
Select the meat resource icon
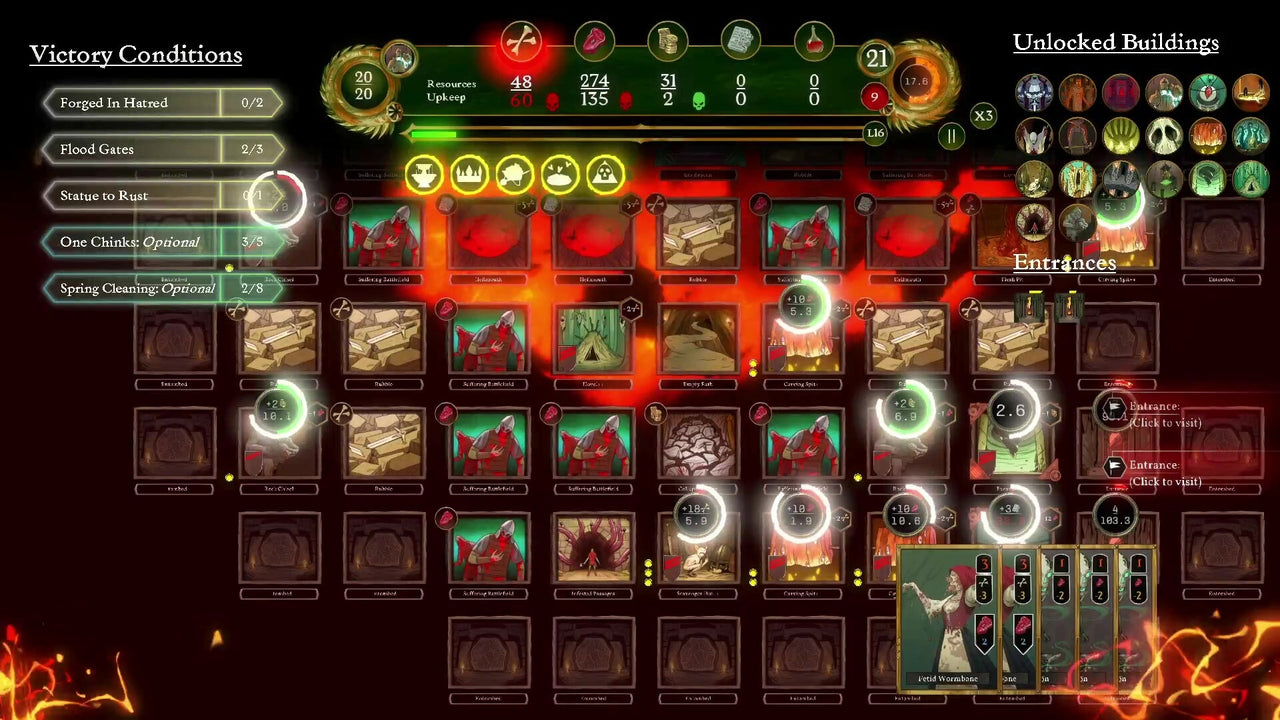594,40
